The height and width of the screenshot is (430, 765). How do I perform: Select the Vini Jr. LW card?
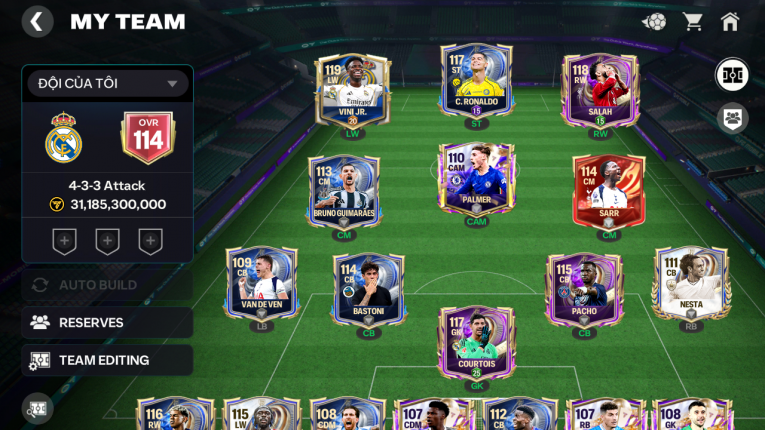pos(351,91)
